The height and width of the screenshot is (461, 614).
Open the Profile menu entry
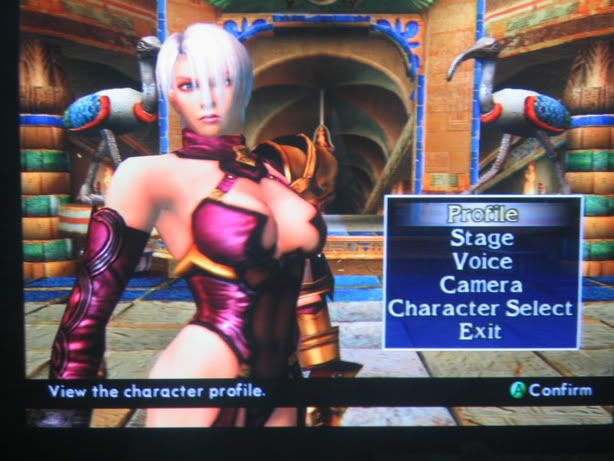(x=482, y=213)
